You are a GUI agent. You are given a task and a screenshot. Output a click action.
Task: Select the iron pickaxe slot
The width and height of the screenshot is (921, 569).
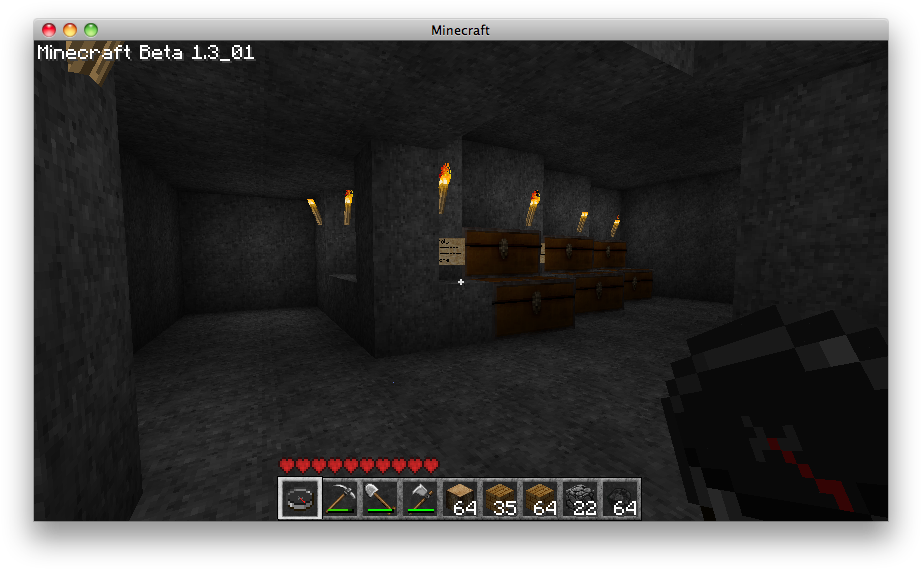(x=340, y=498)
